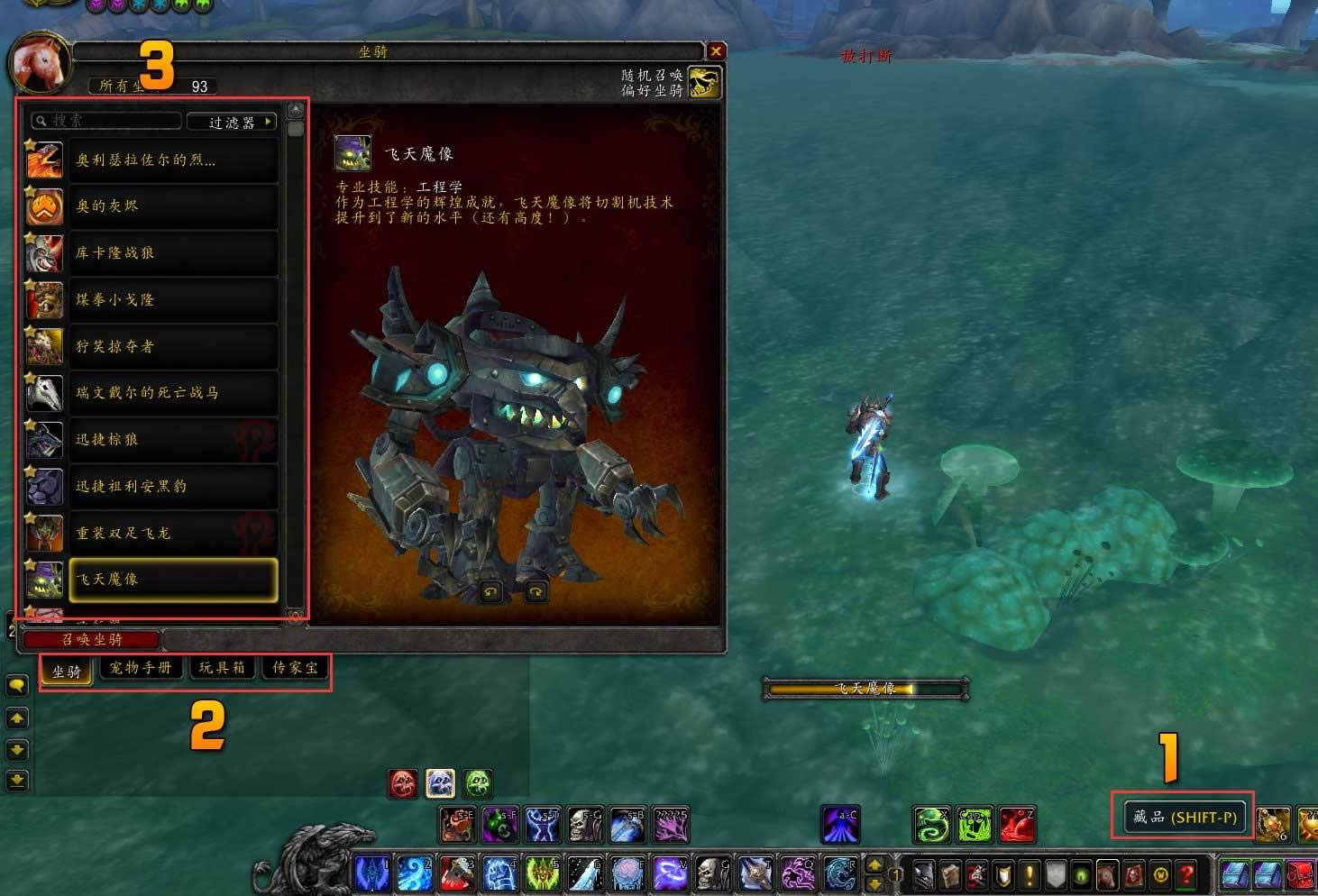Choose 重装双足飞龙 mount

pyautogui.click(x=171, y=533)
